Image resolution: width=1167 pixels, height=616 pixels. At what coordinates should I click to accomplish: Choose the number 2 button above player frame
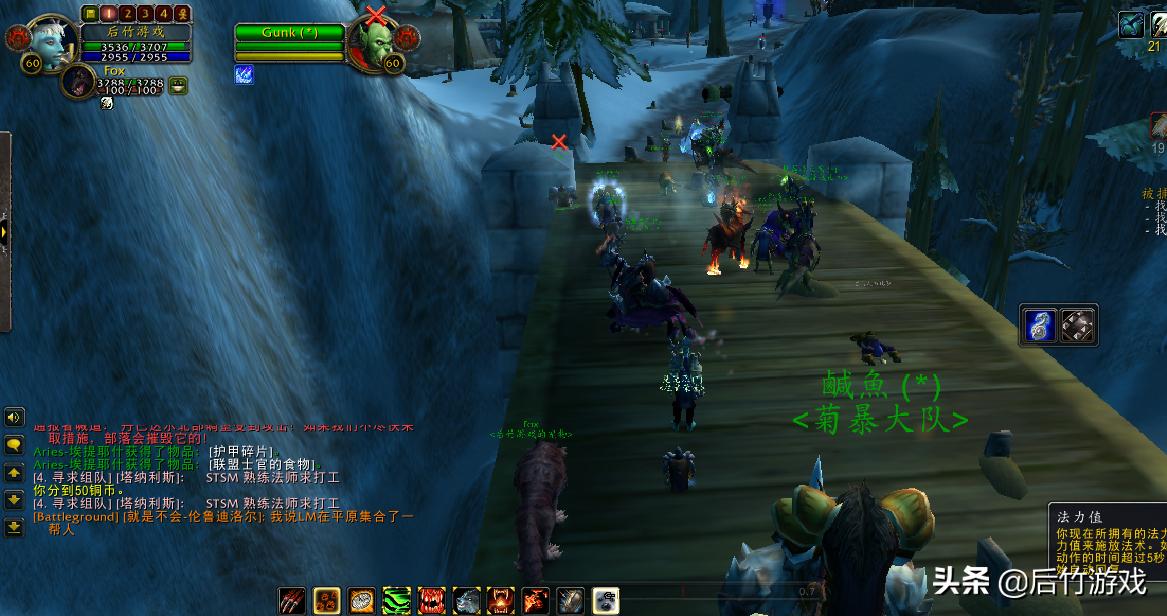(128, 14)
